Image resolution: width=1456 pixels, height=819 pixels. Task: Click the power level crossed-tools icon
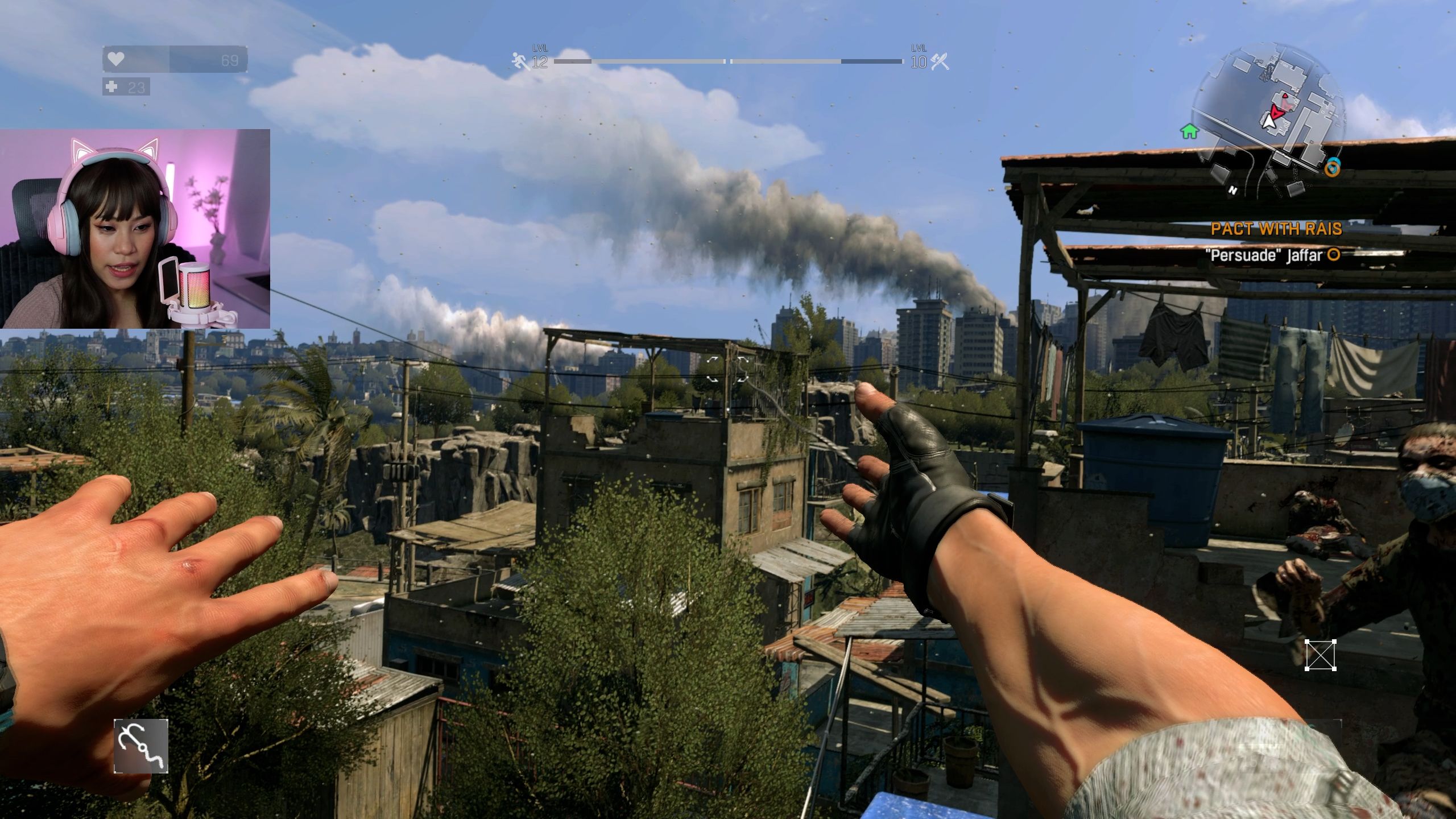[x=940, y=61]
